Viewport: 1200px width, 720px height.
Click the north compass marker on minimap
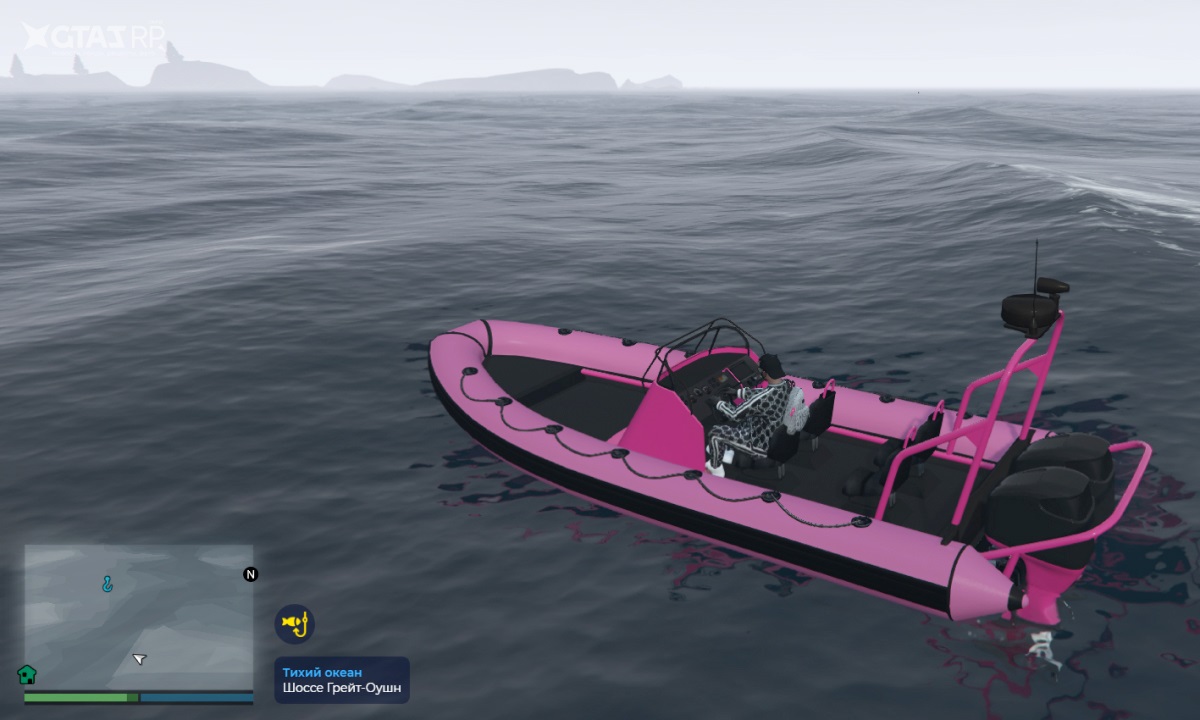click(250, 574)
